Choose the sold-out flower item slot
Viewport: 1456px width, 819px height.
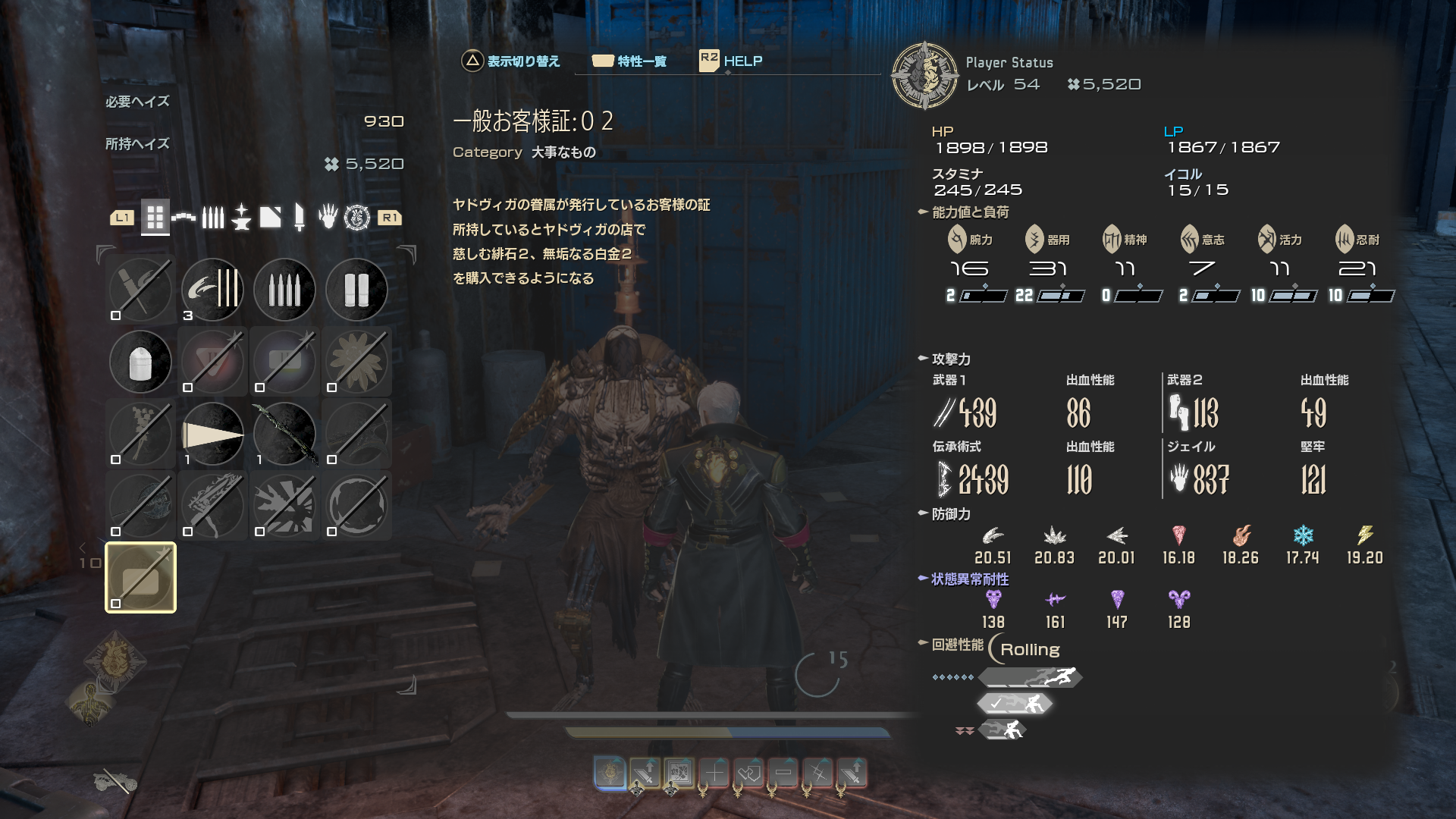356,362
